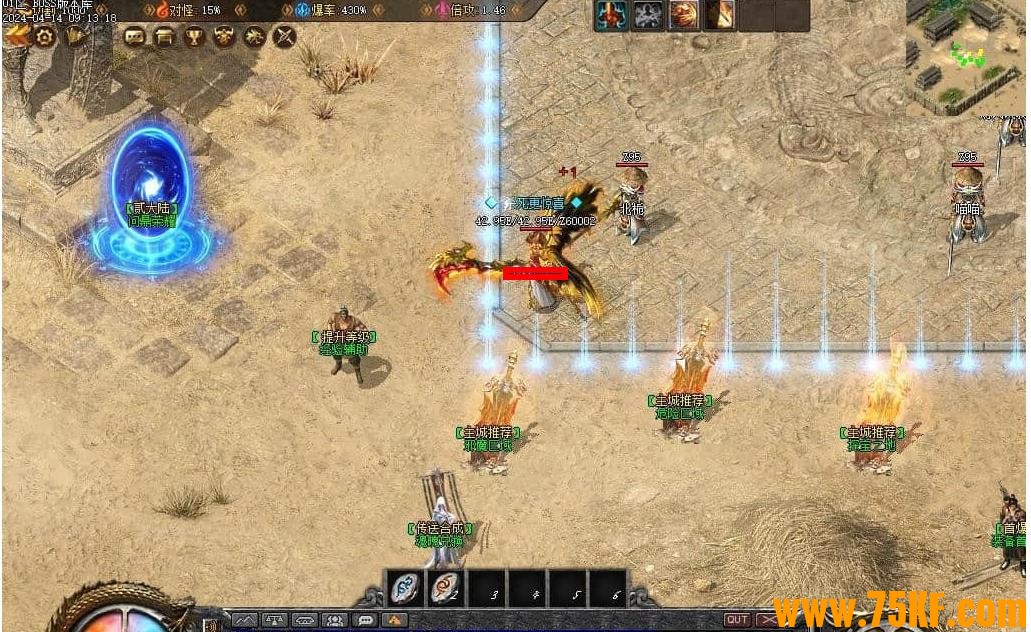Use the blue rune stone in hotbar
The width and height of the screenshot is (1031, 632).
pos(406,587)
